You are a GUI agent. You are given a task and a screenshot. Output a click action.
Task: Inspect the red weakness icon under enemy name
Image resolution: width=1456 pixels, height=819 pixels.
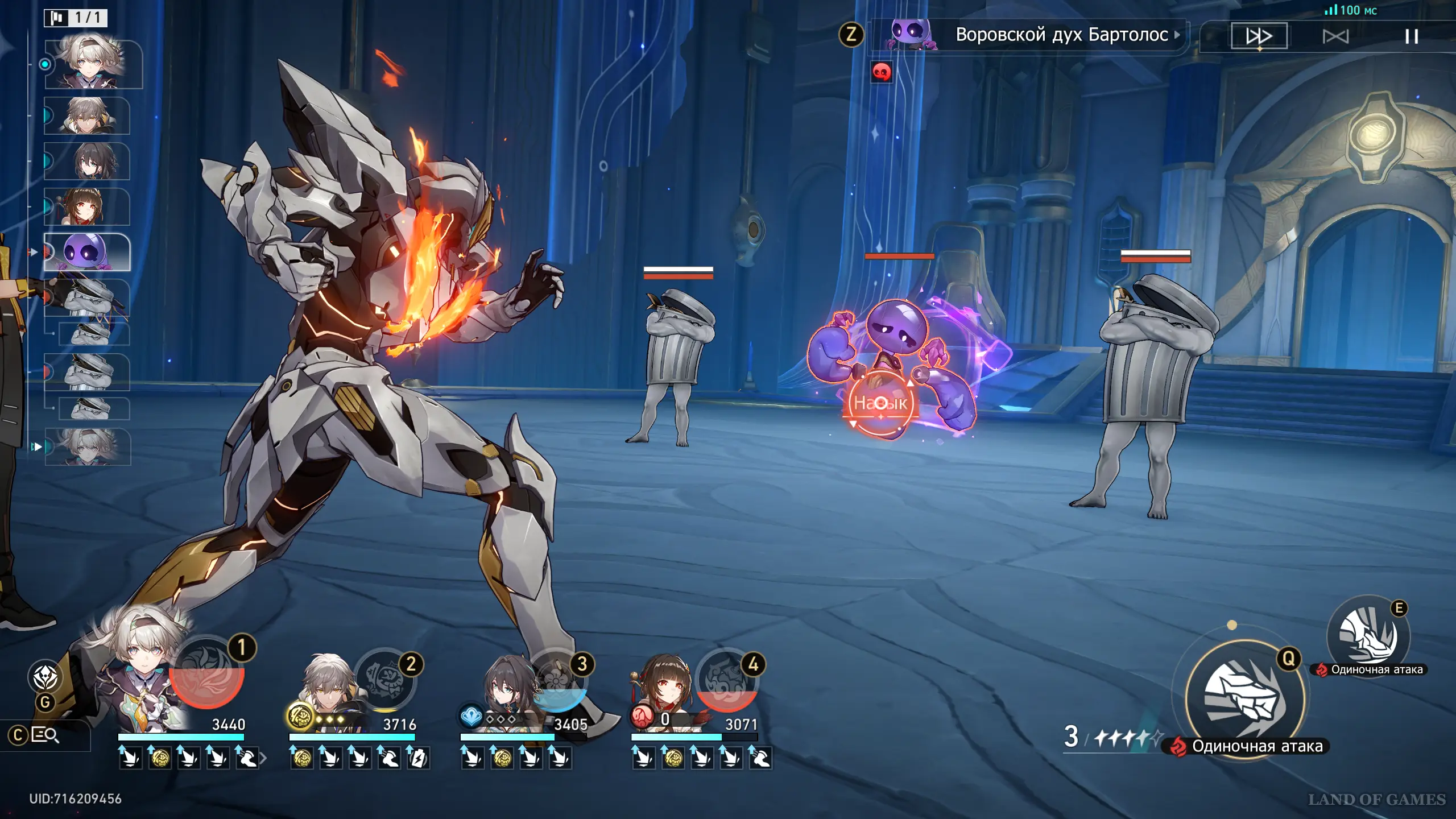click(x=881, y=72)
